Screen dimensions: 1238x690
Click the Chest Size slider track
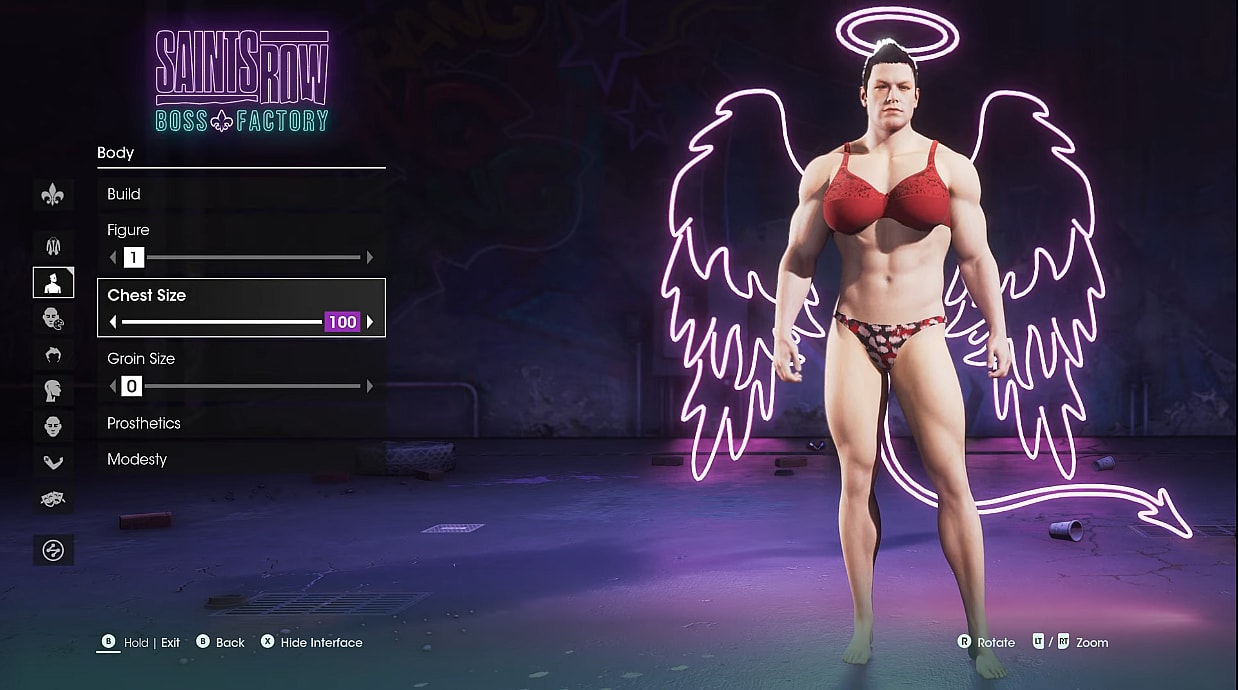(220, 322)
